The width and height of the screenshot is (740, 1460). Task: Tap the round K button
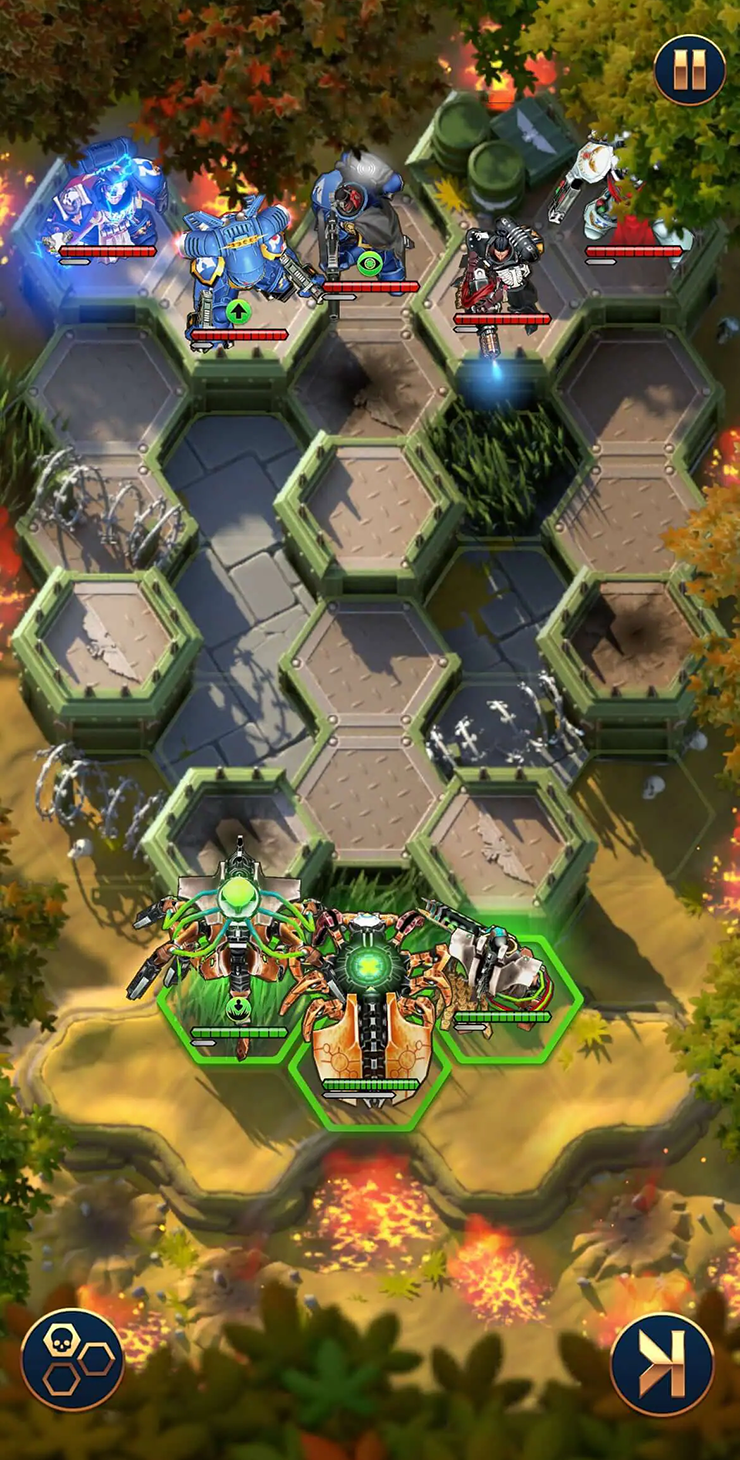[661, 1363]
